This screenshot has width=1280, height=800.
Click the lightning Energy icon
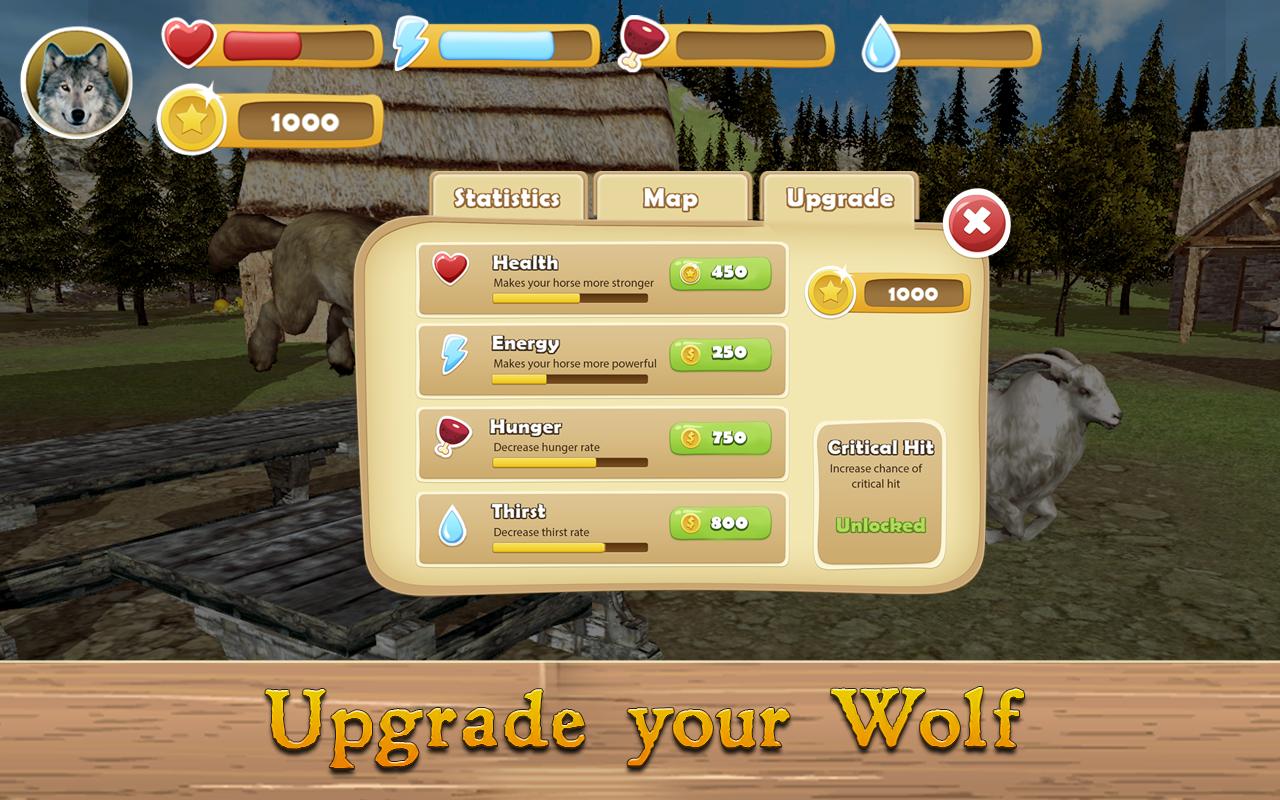[x=452, y=355]
